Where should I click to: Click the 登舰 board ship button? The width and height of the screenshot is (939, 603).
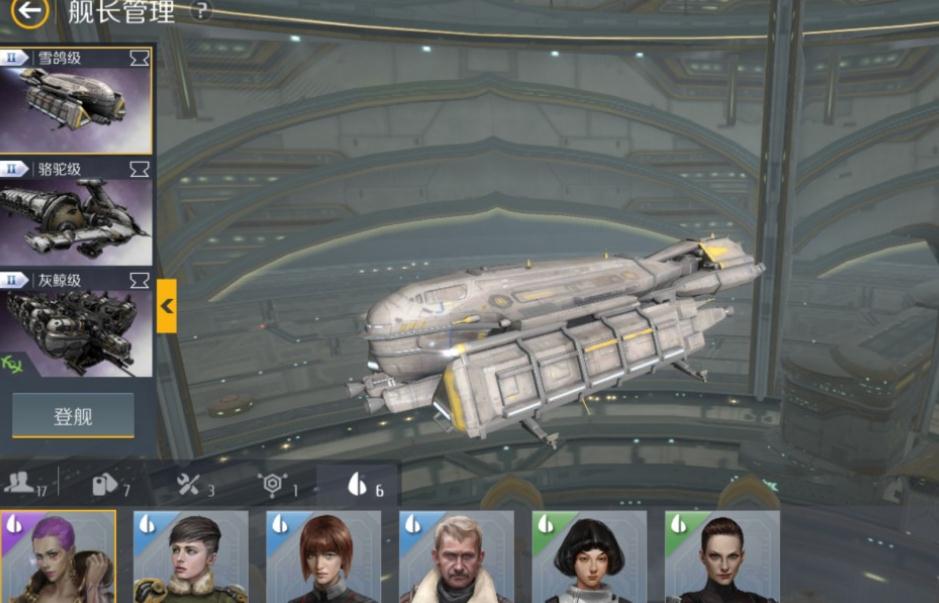73,416
